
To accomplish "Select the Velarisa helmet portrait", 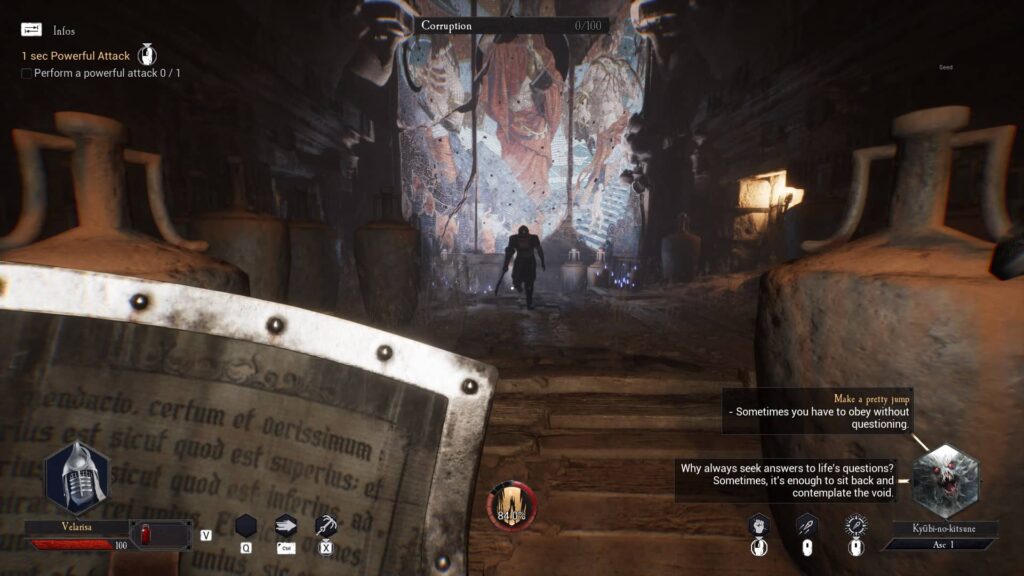I will point(77,477).
